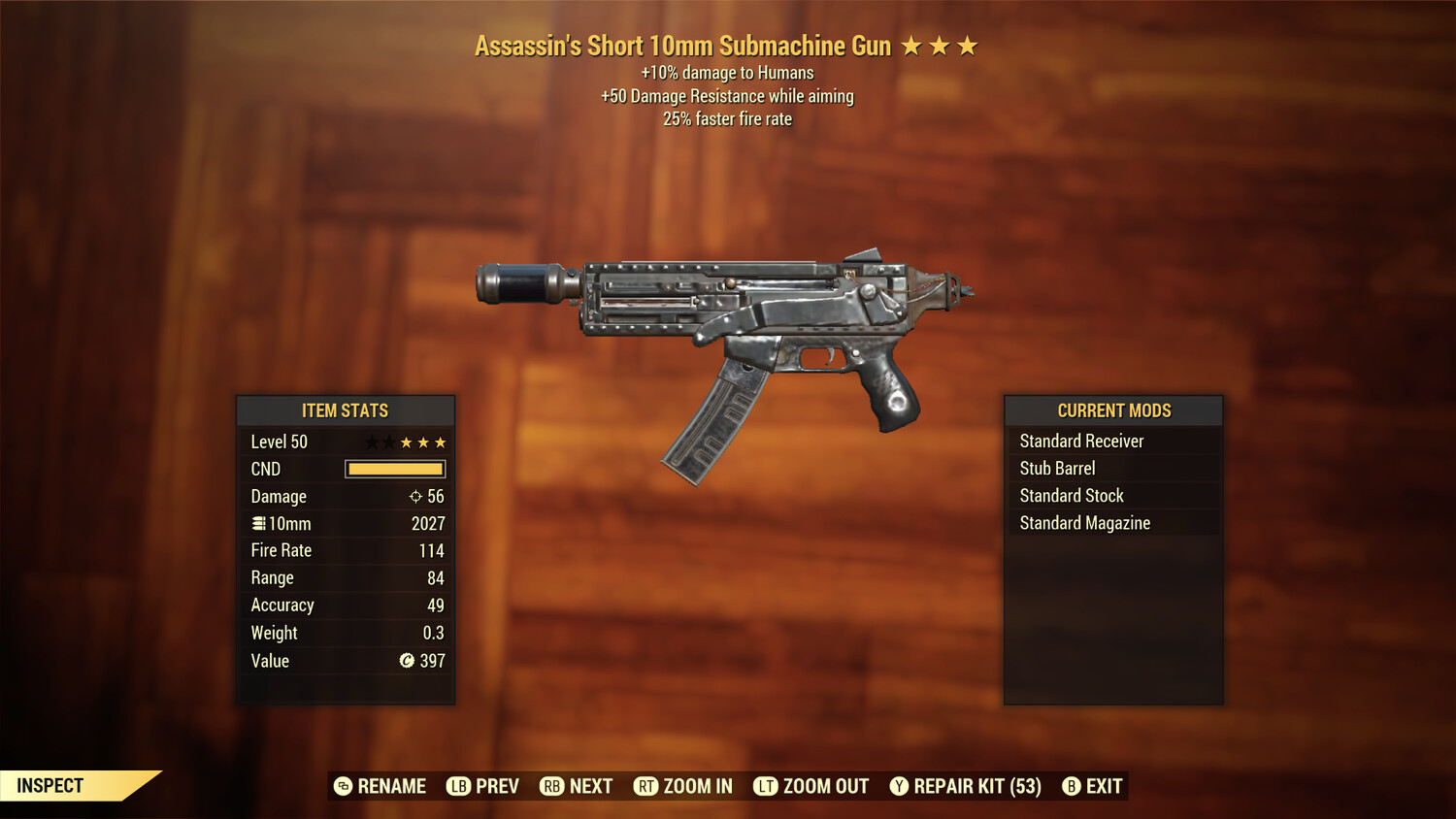Select the Standard Receiver mod entry

point(1081,441)
